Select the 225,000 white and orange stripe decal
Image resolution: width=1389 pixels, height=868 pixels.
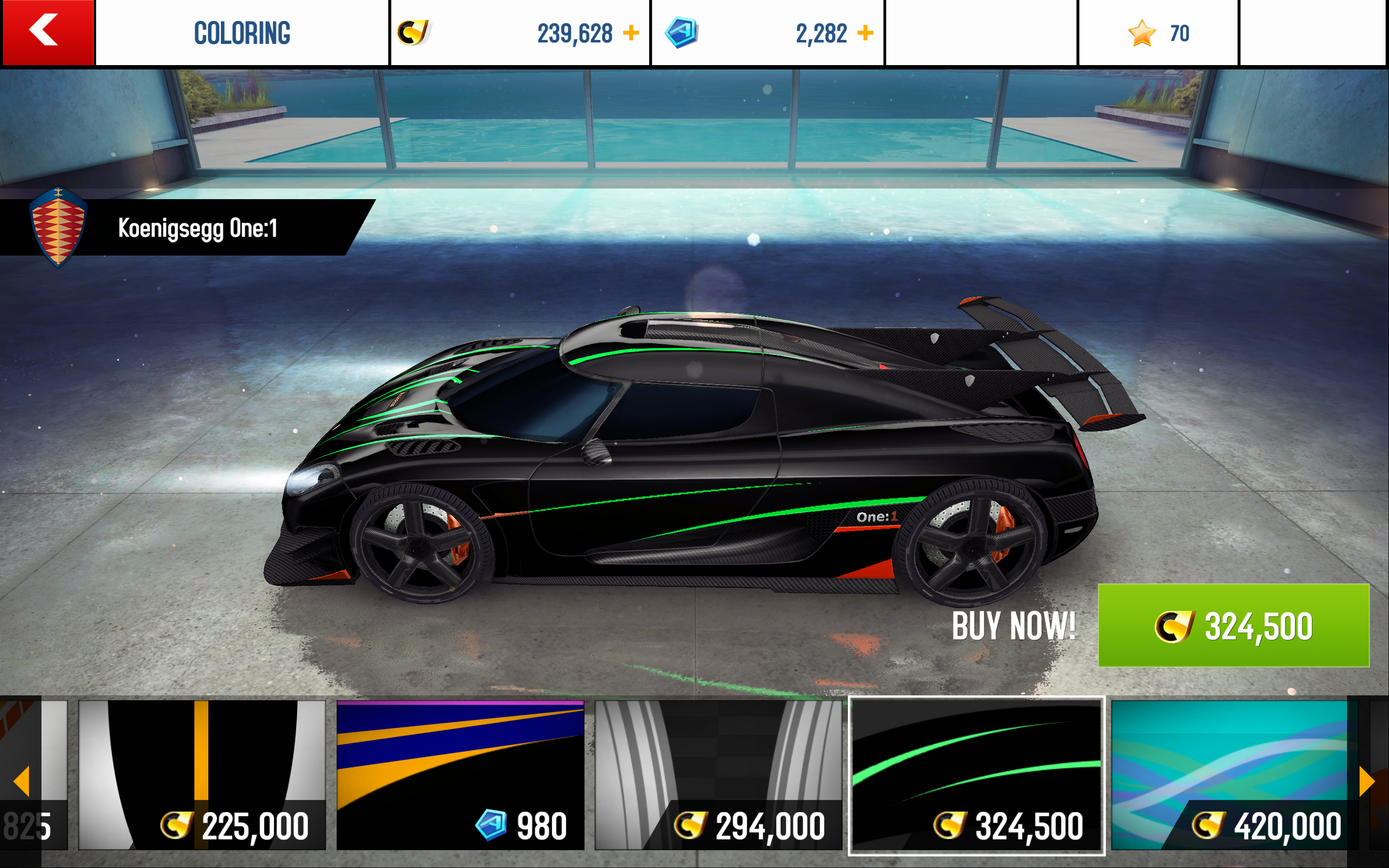coord(202,774)
